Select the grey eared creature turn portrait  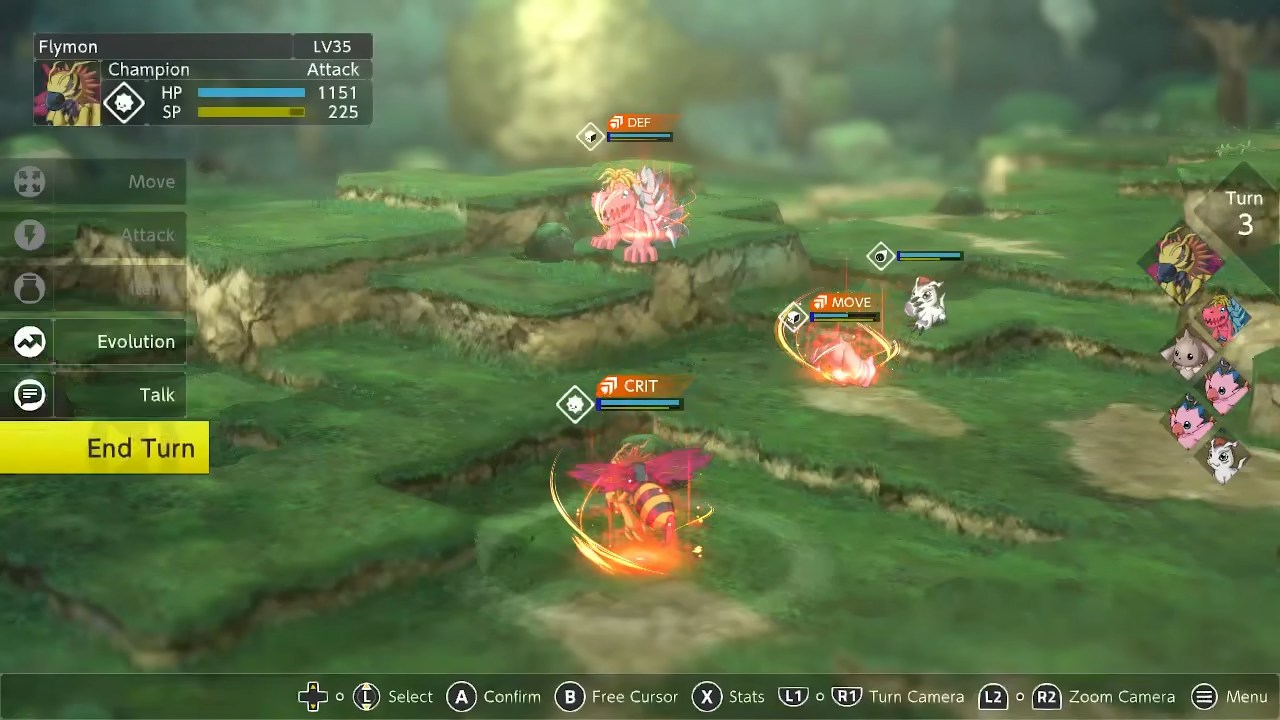[x=1187, y=354]
